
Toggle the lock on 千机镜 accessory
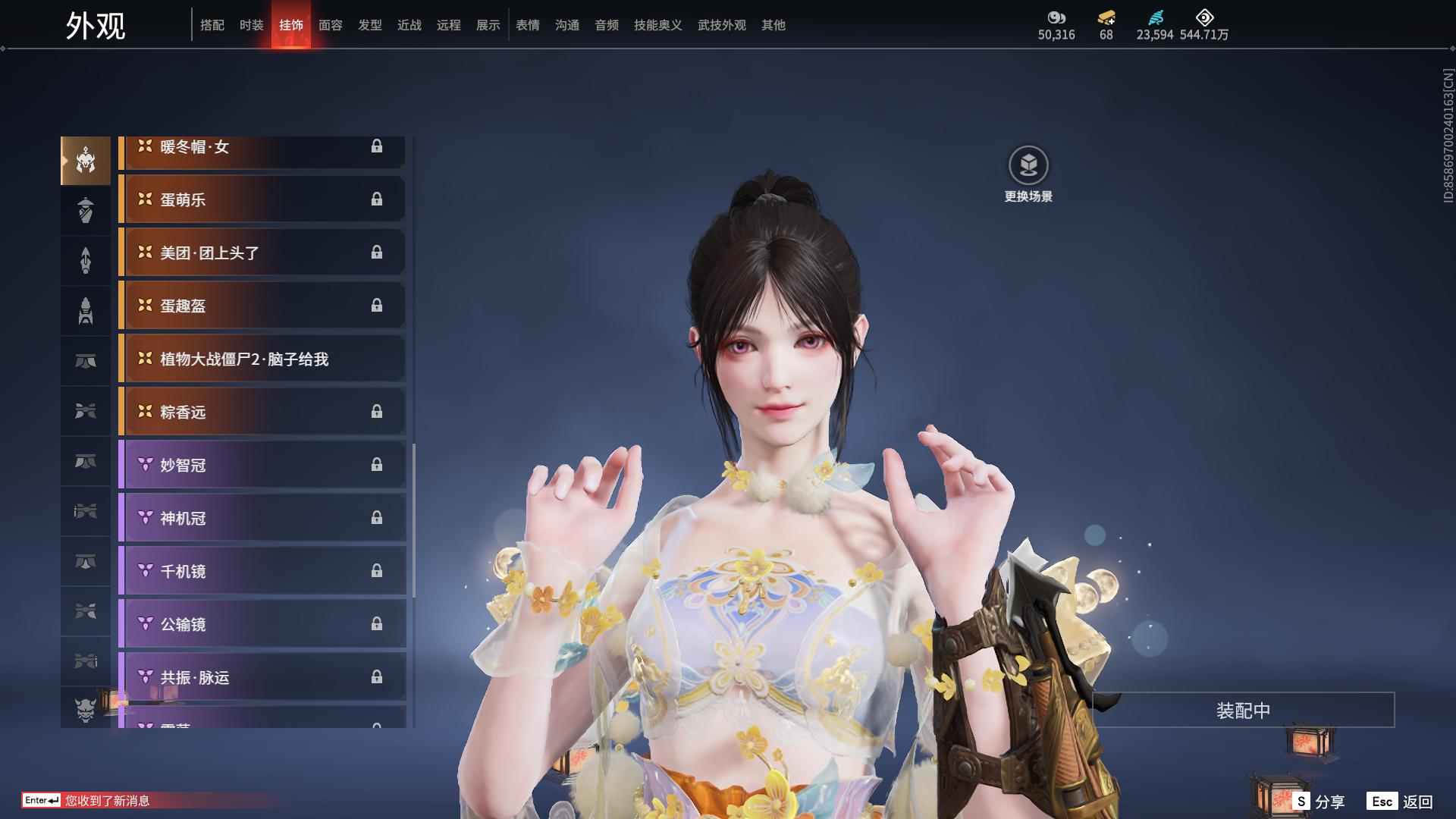377,571
